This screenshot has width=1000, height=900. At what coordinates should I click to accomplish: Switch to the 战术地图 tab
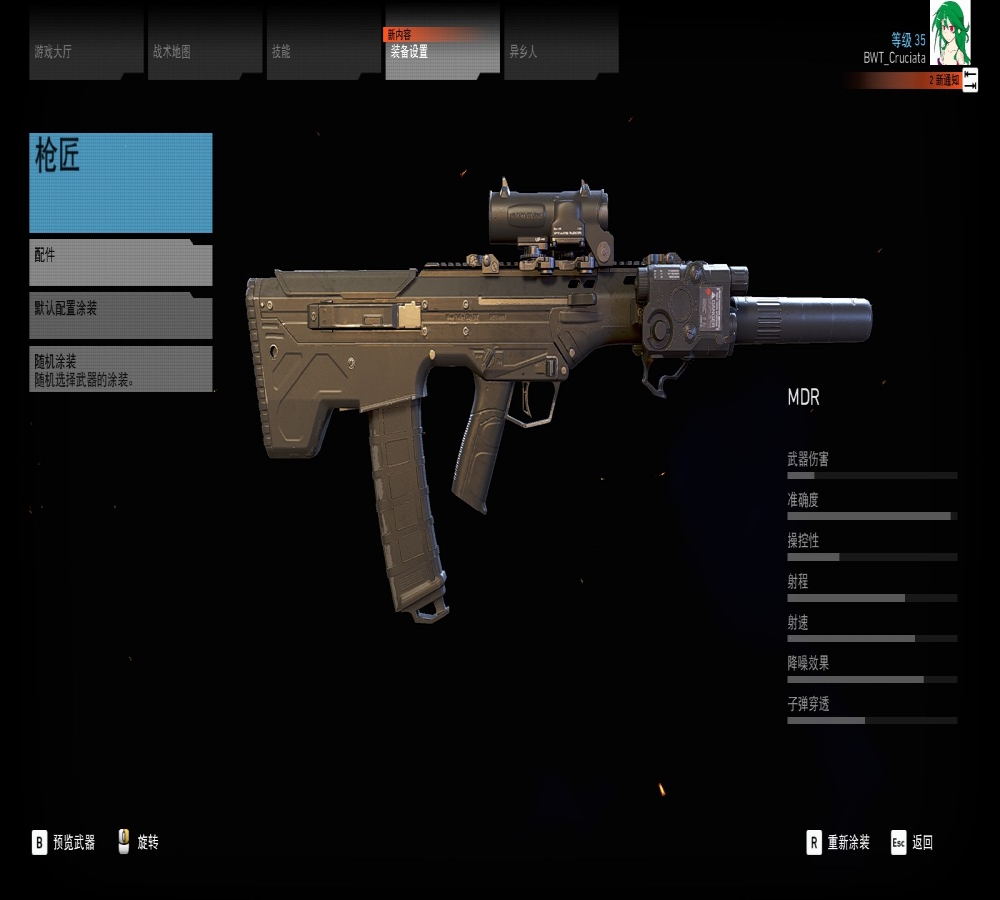(204, 47)
